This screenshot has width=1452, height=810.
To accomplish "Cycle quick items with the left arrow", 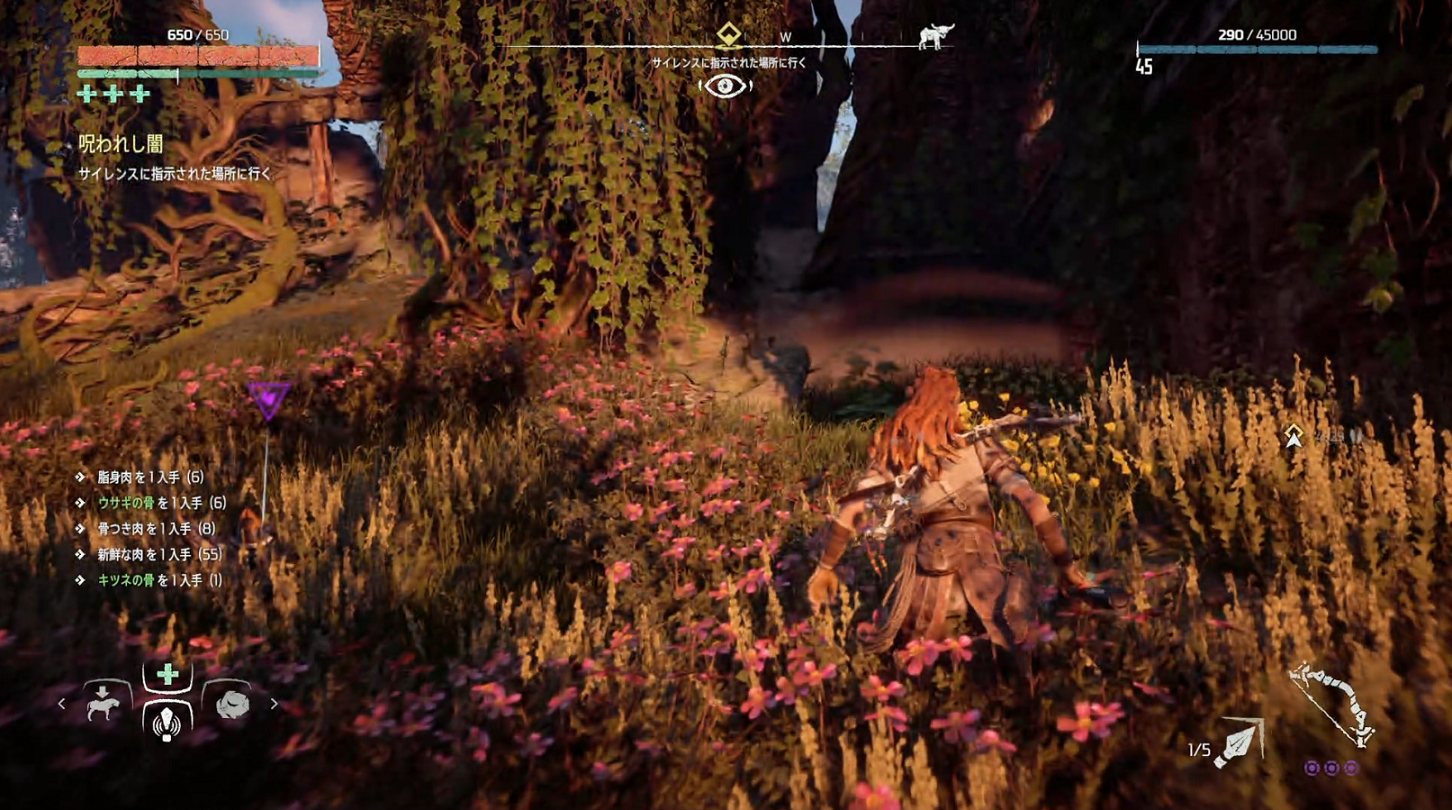I will (x=62, y=704).
